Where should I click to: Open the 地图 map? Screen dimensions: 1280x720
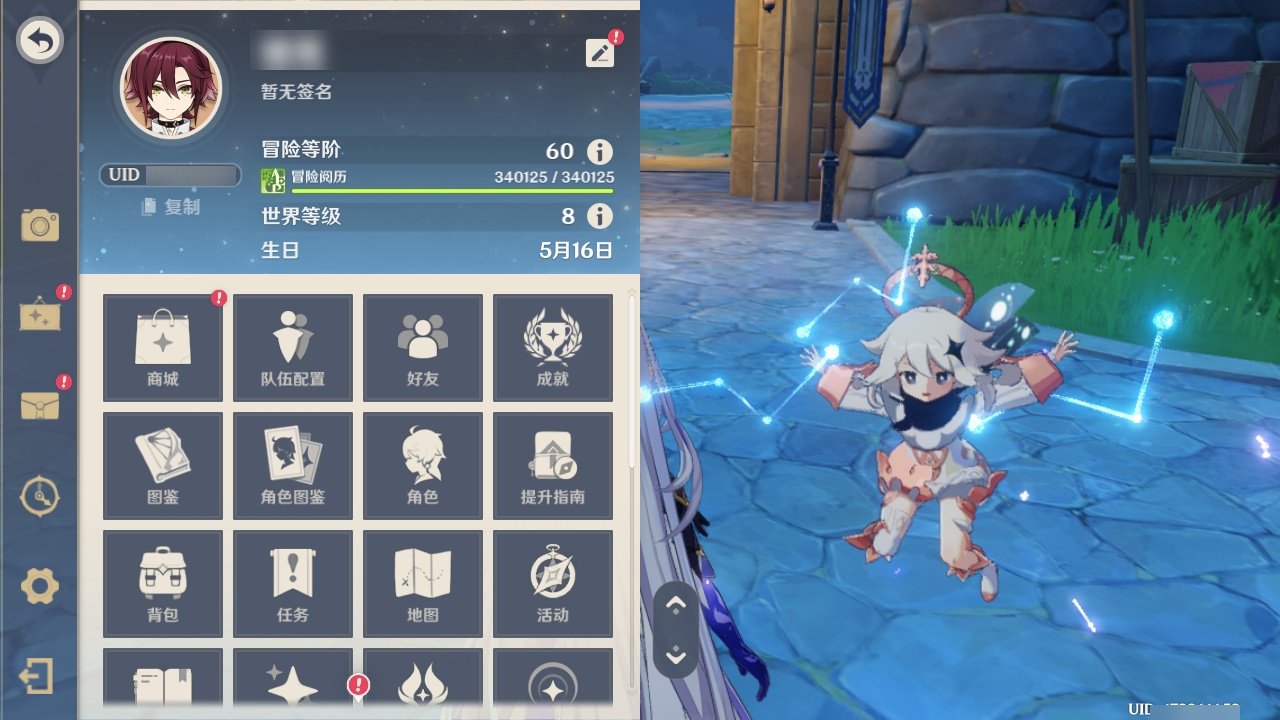[423, 584]
